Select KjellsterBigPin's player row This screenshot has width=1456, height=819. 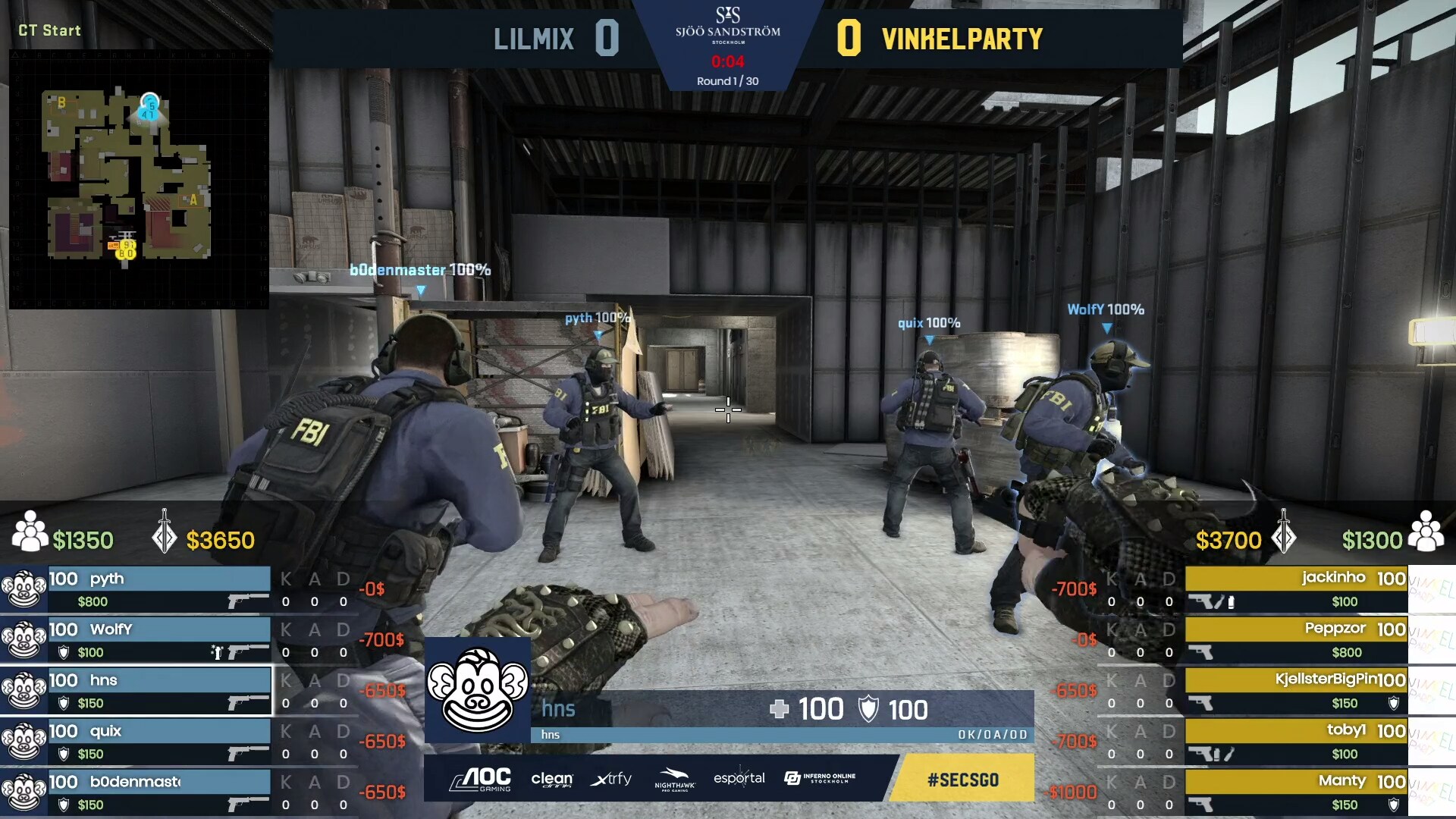point(1296,691)
